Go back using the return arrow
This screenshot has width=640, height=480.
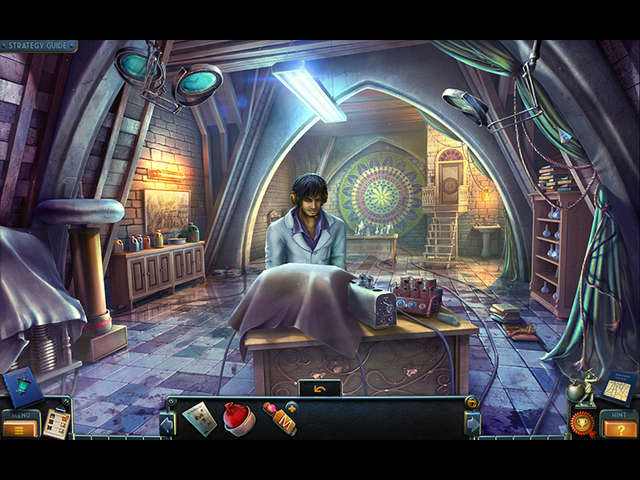click(319, 387)
